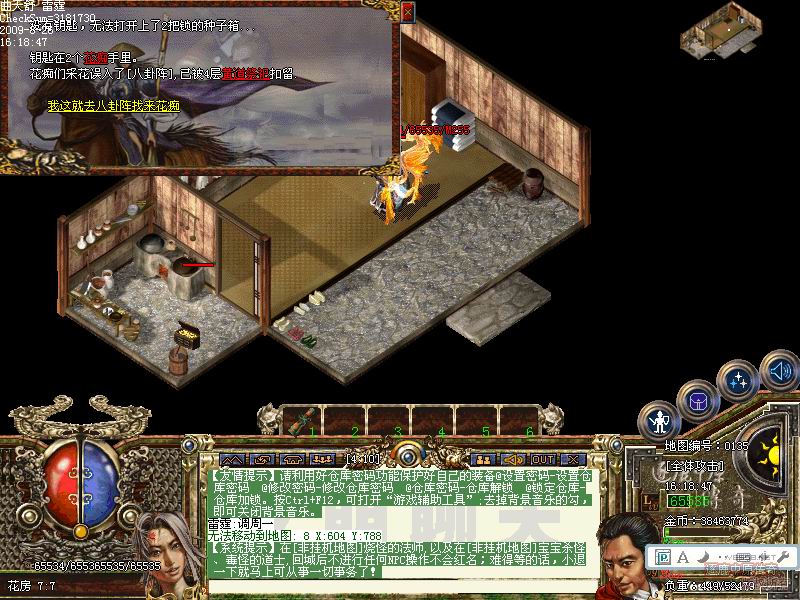800x600 pixels.
Task: Click the [全体攻击] attack mode label
Action: [x=694, y=465]
